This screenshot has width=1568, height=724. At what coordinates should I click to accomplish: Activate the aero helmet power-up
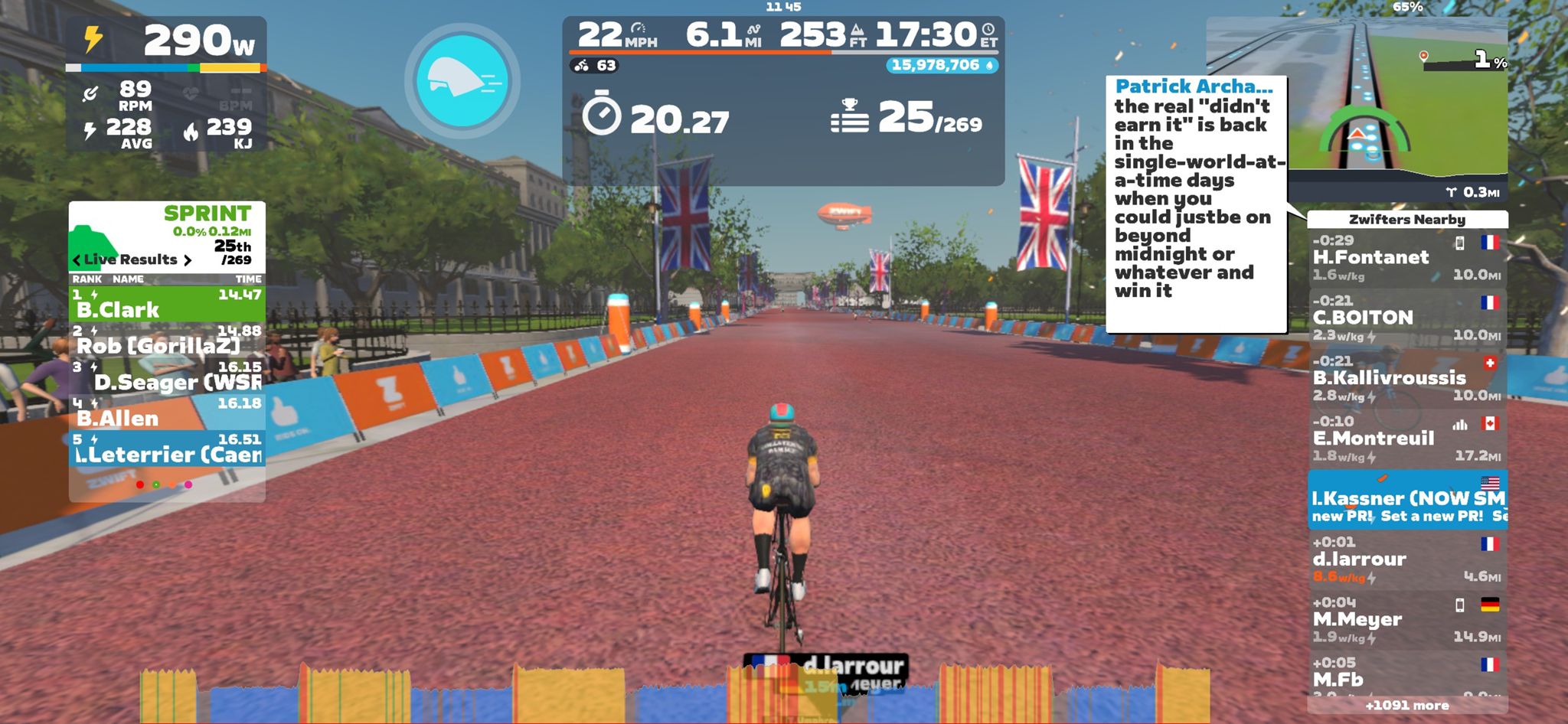462,80
